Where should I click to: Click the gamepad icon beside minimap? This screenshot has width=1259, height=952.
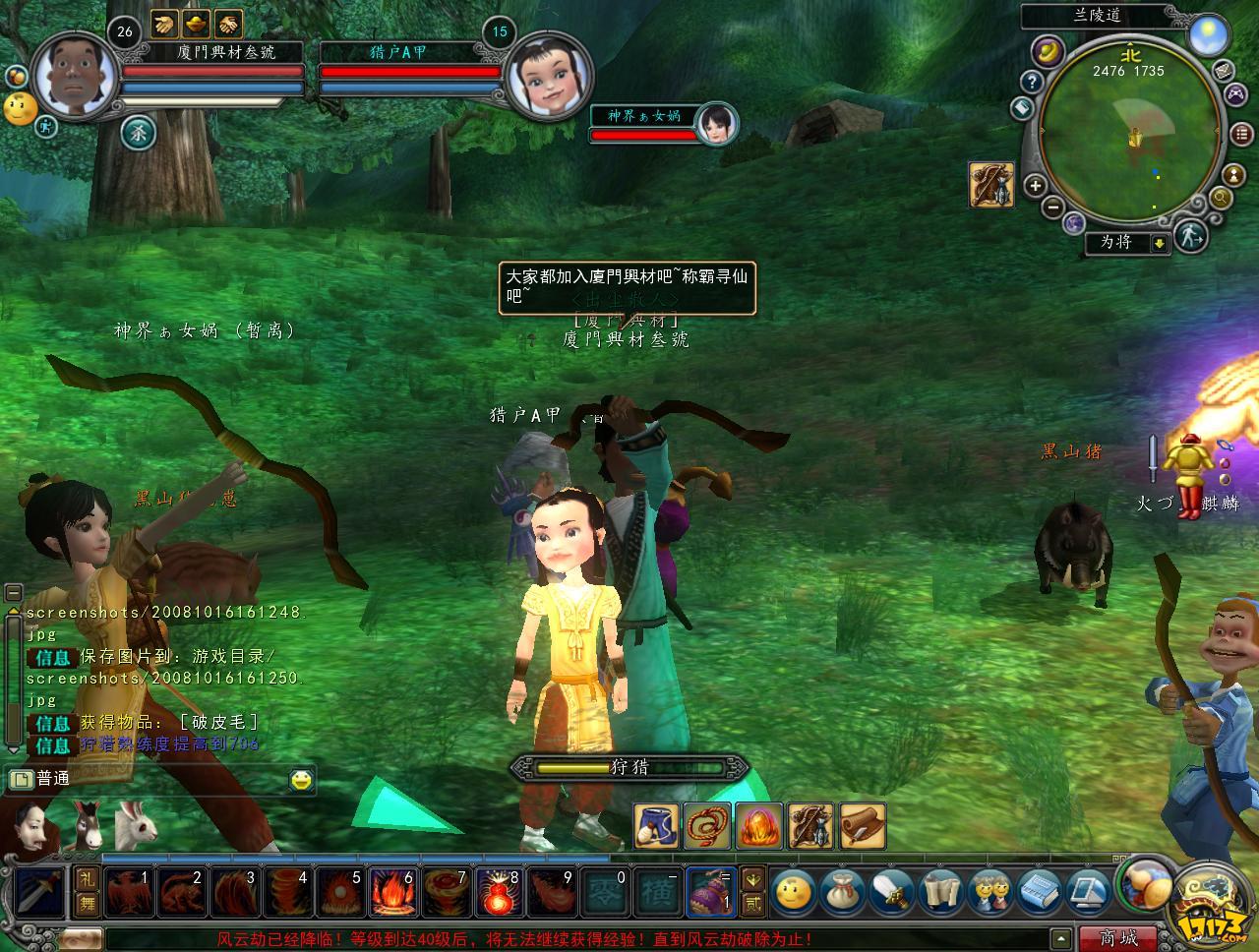pos(1233,95)
